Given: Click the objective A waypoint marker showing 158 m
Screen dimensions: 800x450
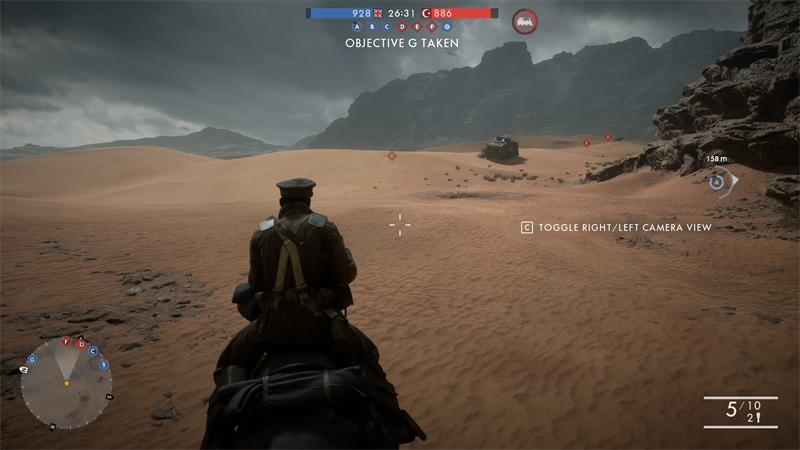Looking at the screenshot, I should click(717, 182).
